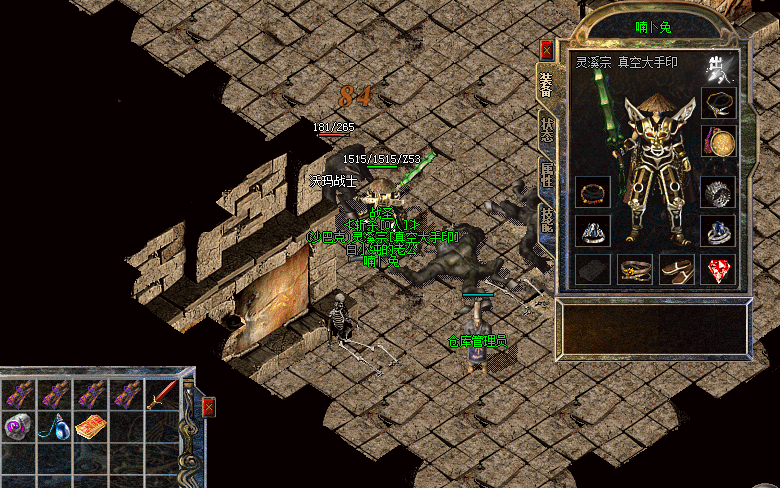The width and height of the screenshot is (780, 488).
Task: Pick the red book in inventory
Action: [x=90, y=427]
